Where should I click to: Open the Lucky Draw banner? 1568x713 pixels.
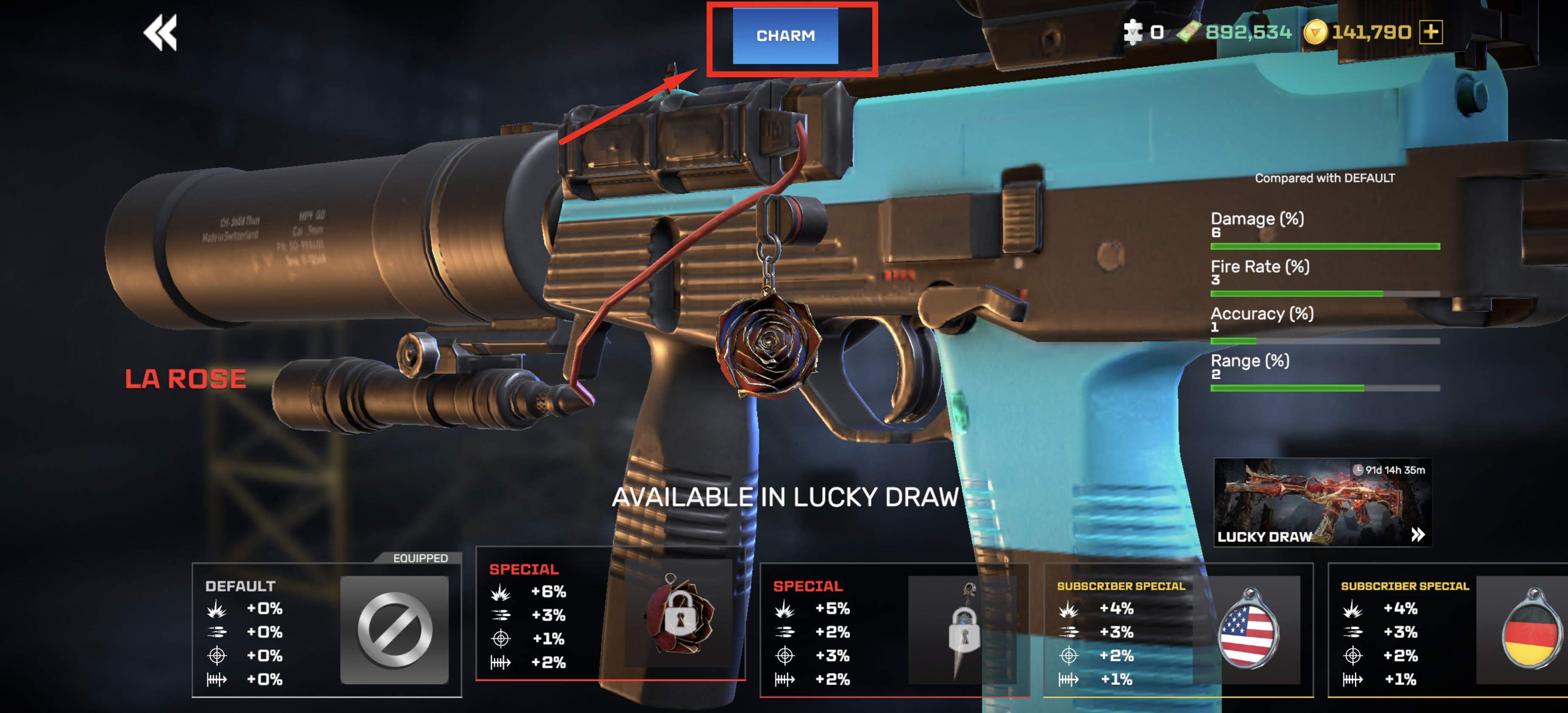pyautogui.click(x=1322, y=502)
